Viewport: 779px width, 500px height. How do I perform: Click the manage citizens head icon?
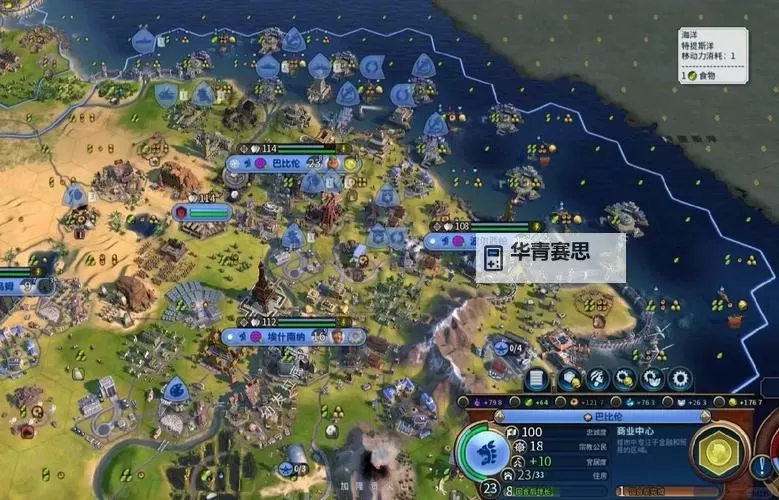click(x=598, y=379)
